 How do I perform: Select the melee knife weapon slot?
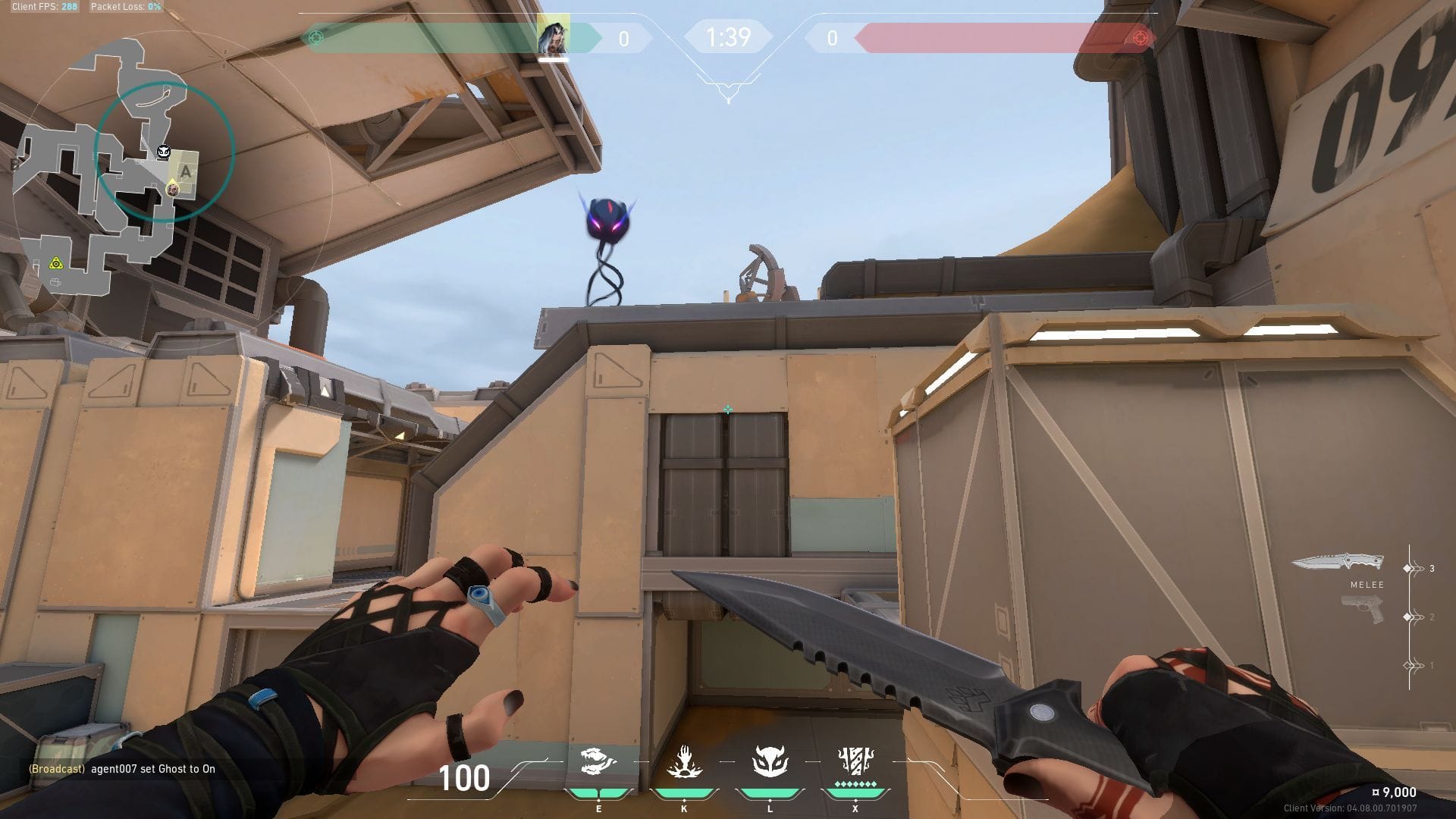pyautogui.click(x=1338, y=563)
